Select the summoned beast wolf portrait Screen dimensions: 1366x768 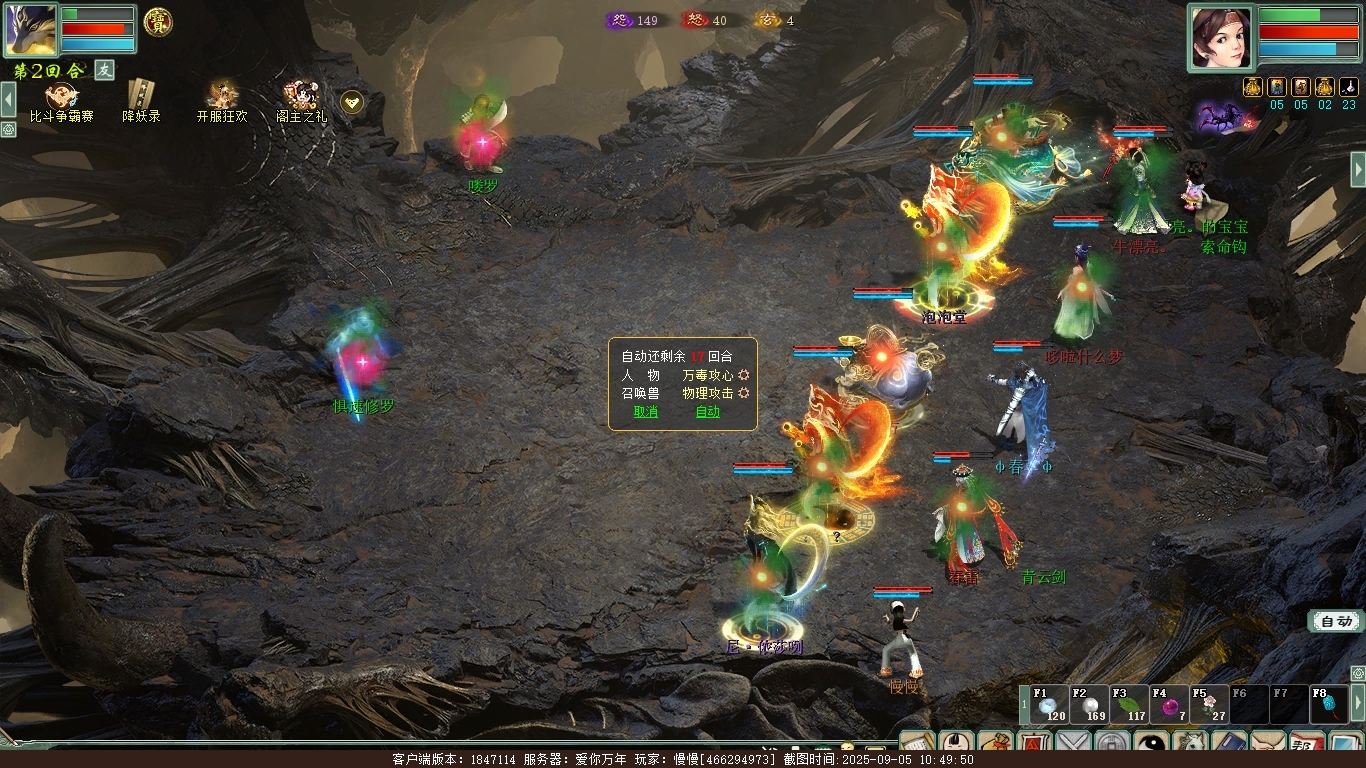pos(30,29)
